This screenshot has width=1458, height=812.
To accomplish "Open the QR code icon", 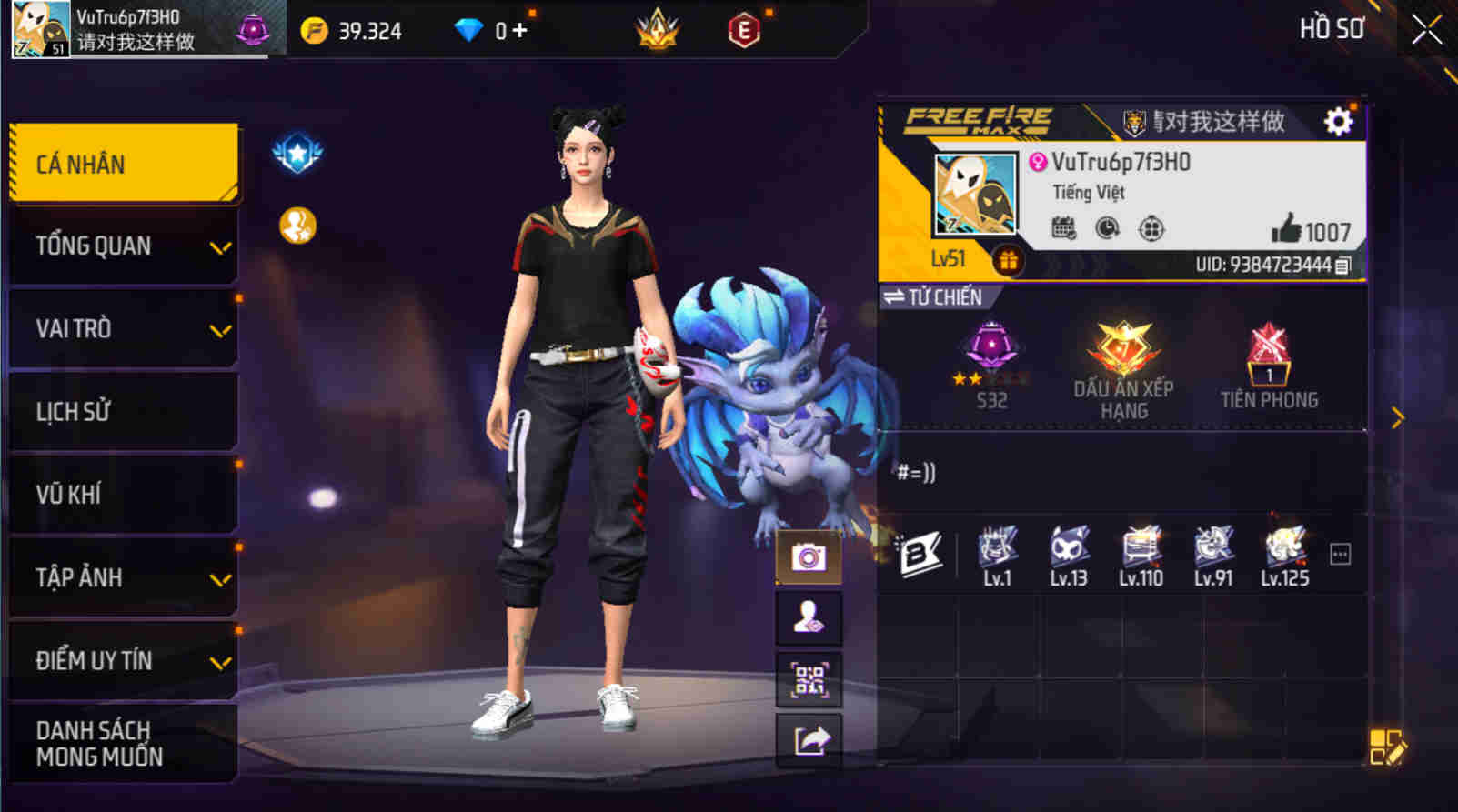I will click(x=808, y=677).
